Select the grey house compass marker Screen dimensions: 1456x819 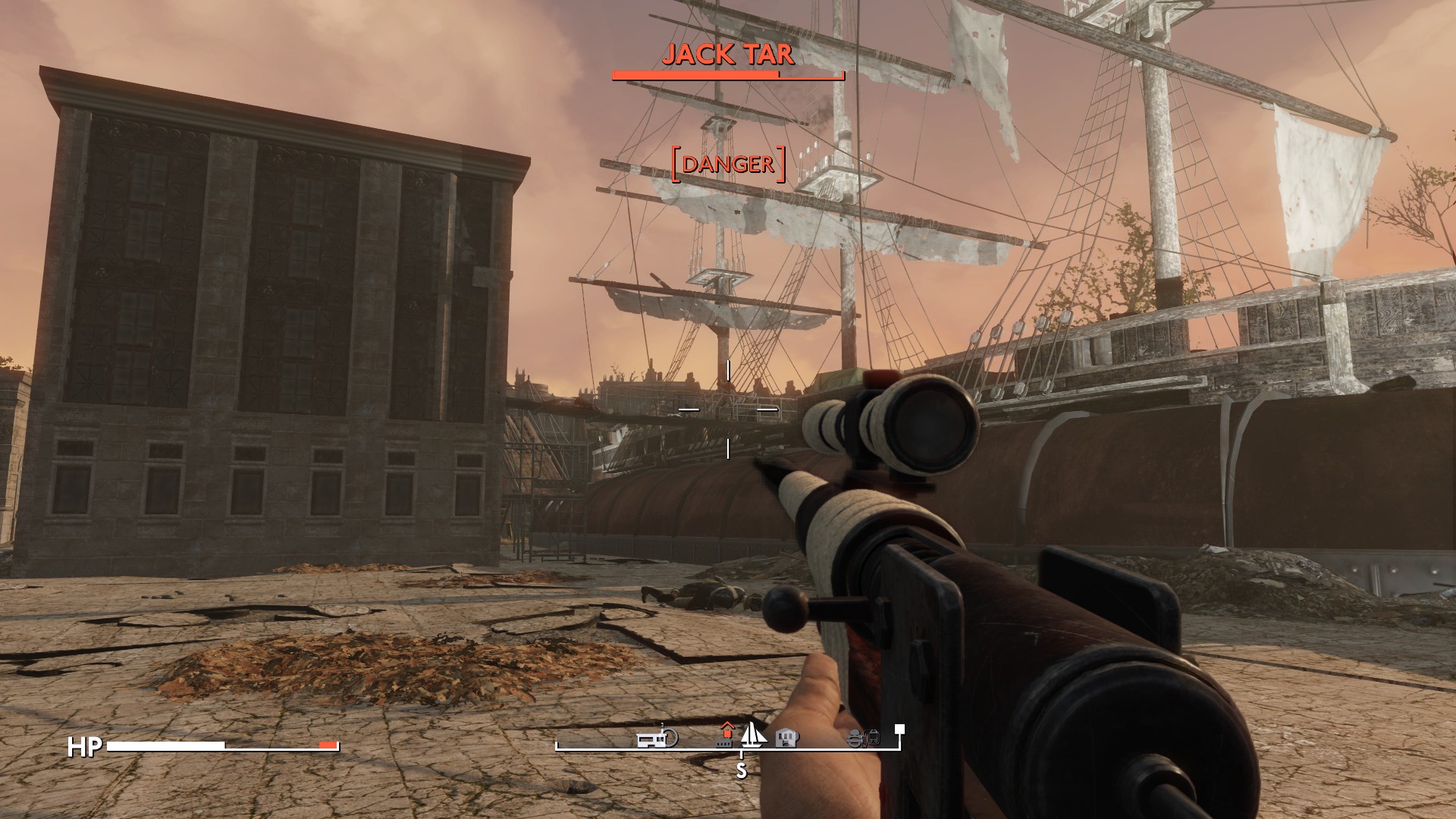tap(788, 738)
